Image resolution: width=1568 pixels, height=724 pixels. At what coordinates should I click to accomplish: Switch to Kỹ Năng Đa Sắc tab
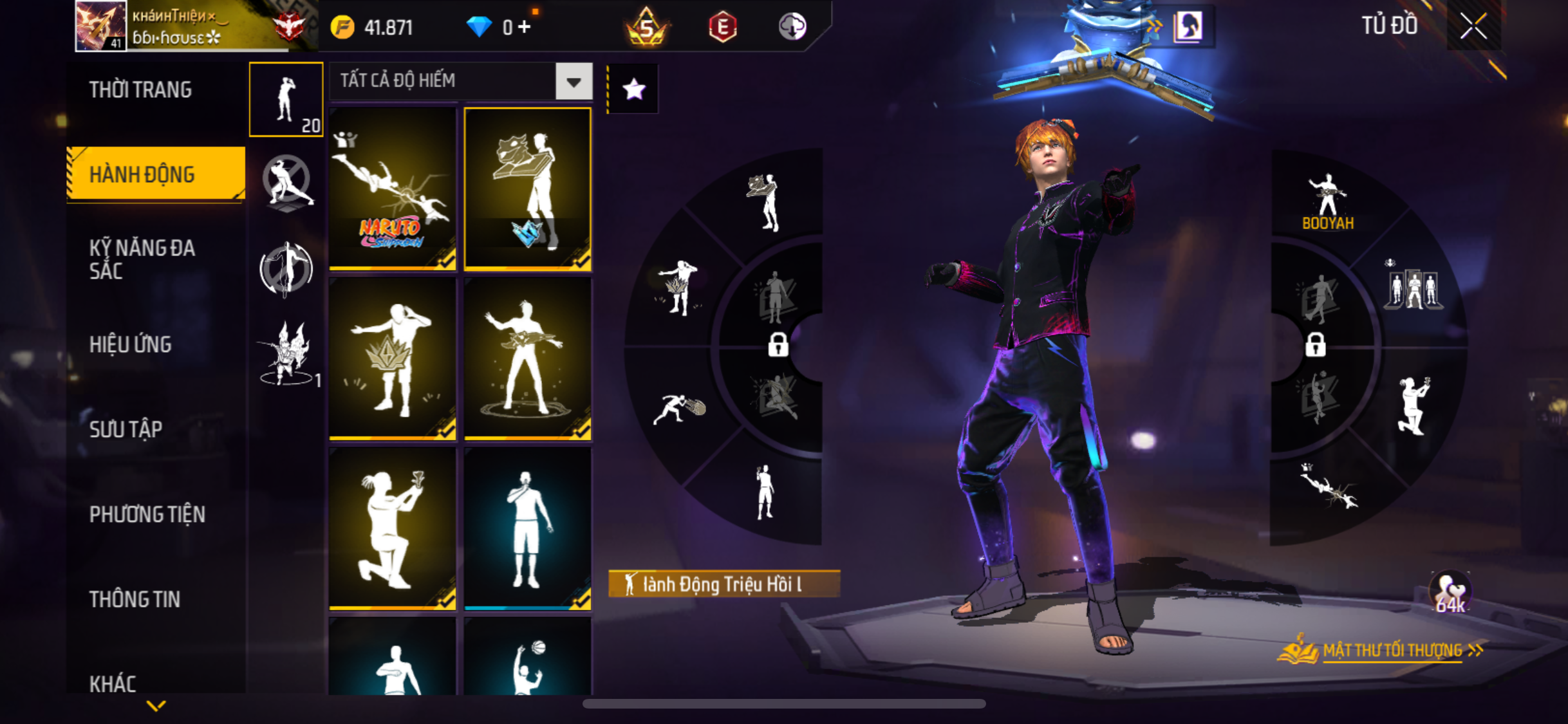click(142, 259)
